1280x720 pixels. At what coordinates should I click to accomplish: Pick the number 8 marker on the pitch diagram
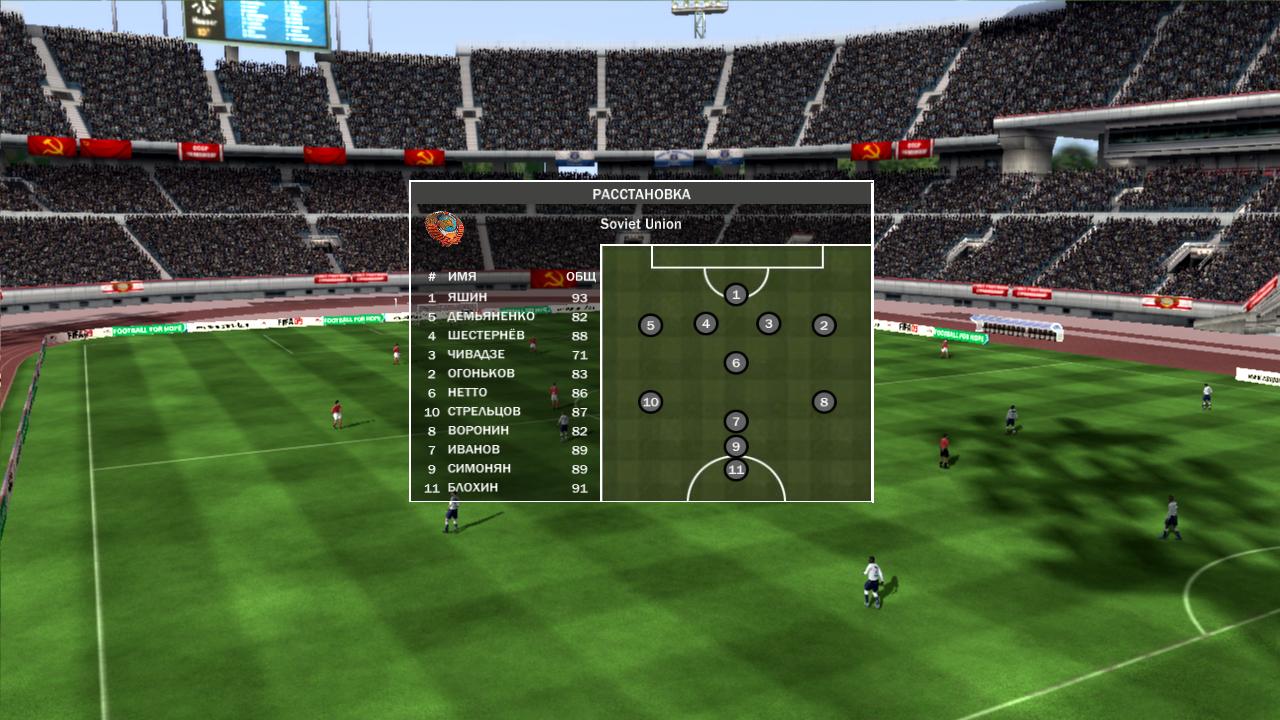(823, 402)
